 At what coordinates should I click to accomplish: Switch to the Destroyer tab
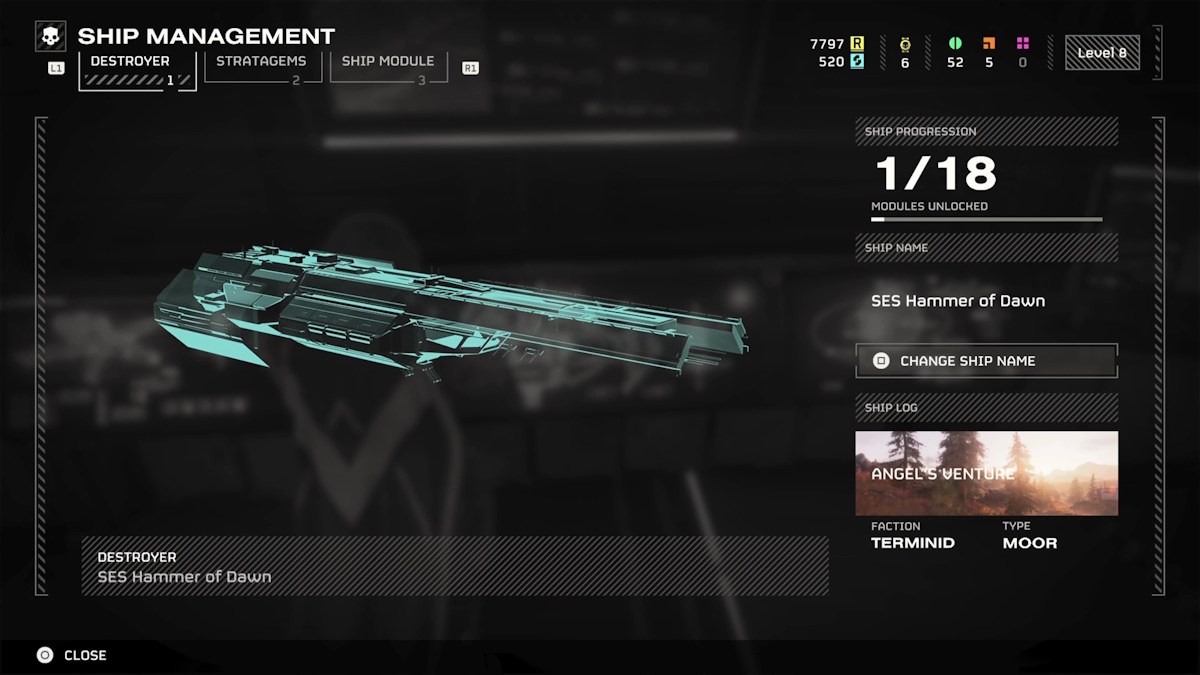point(136,69)
